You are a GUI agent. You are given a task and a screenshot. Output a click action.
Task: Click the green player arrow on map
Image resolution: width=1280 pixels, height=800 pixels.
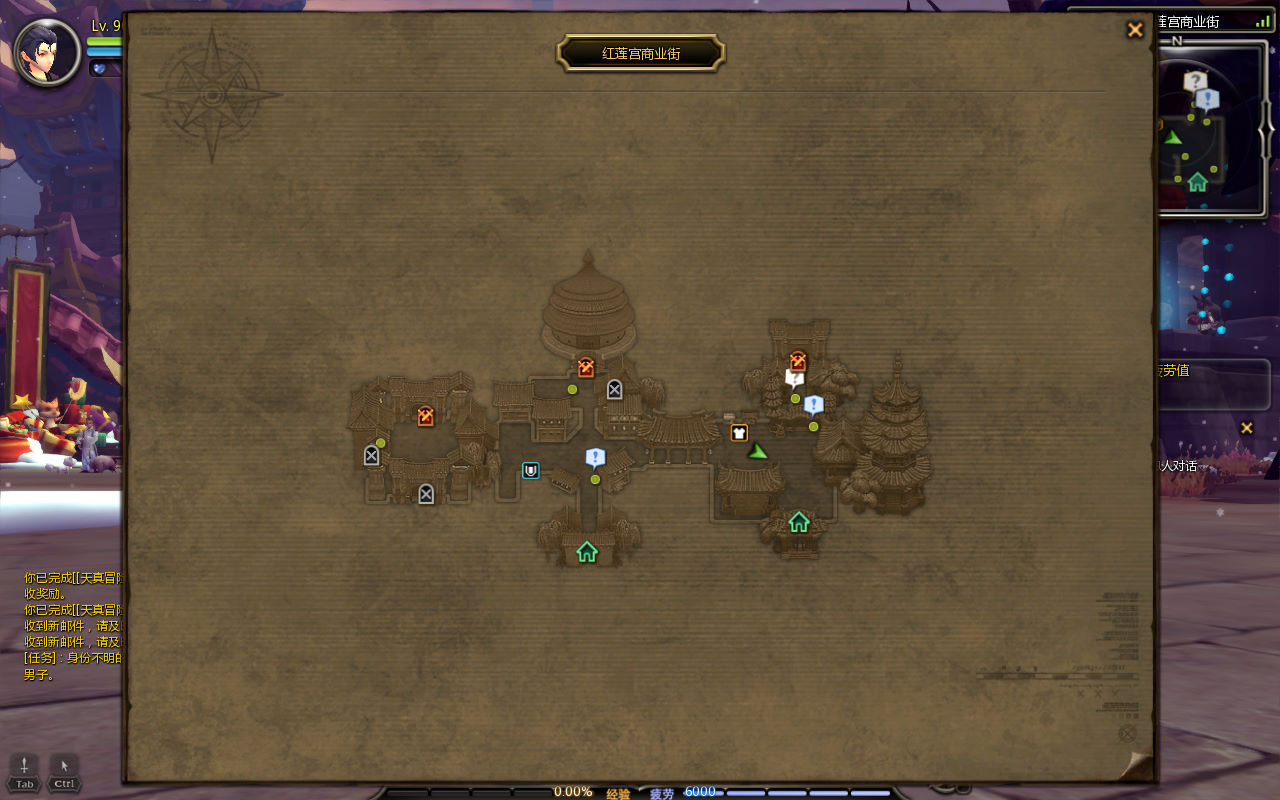(x=758, y=451)
